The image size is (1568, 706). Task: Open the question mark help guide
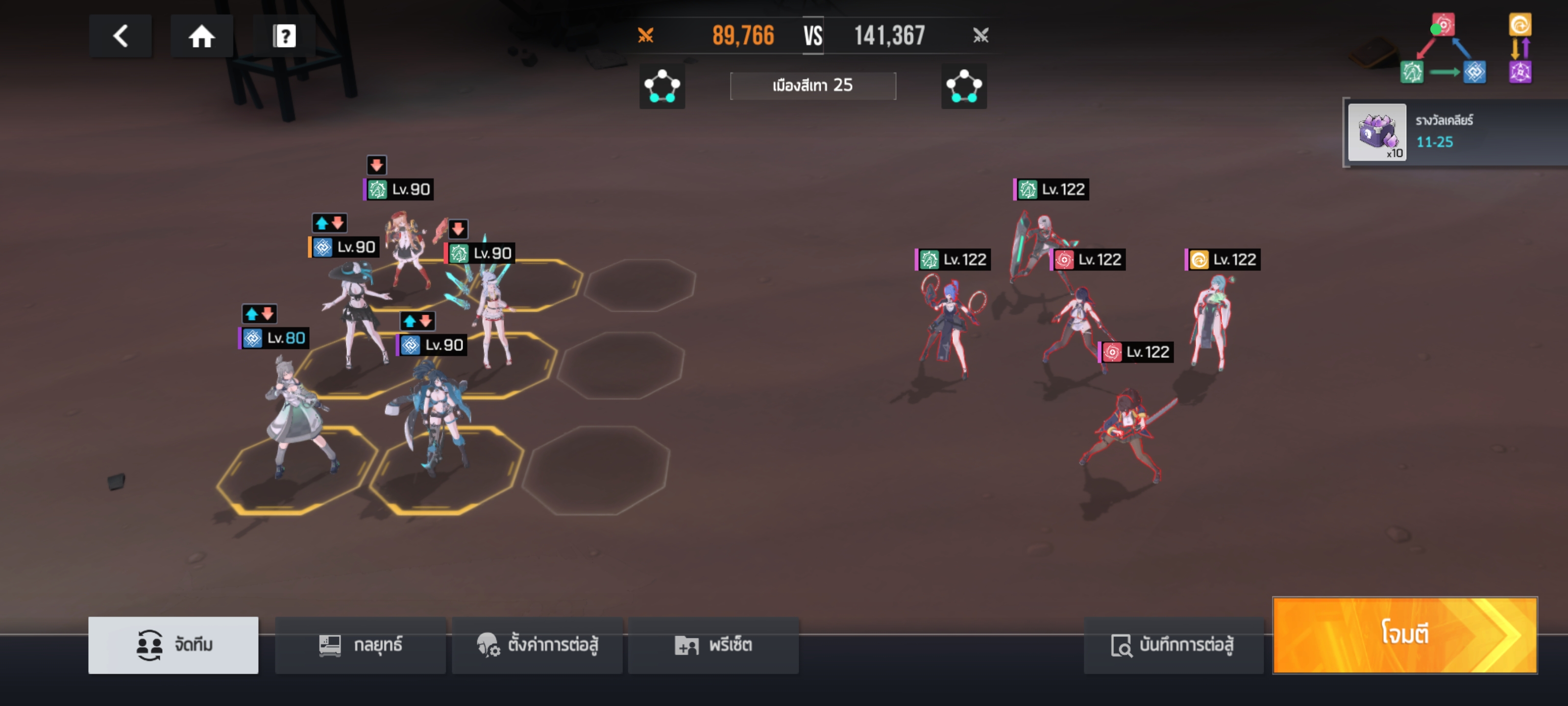(284, 36)
